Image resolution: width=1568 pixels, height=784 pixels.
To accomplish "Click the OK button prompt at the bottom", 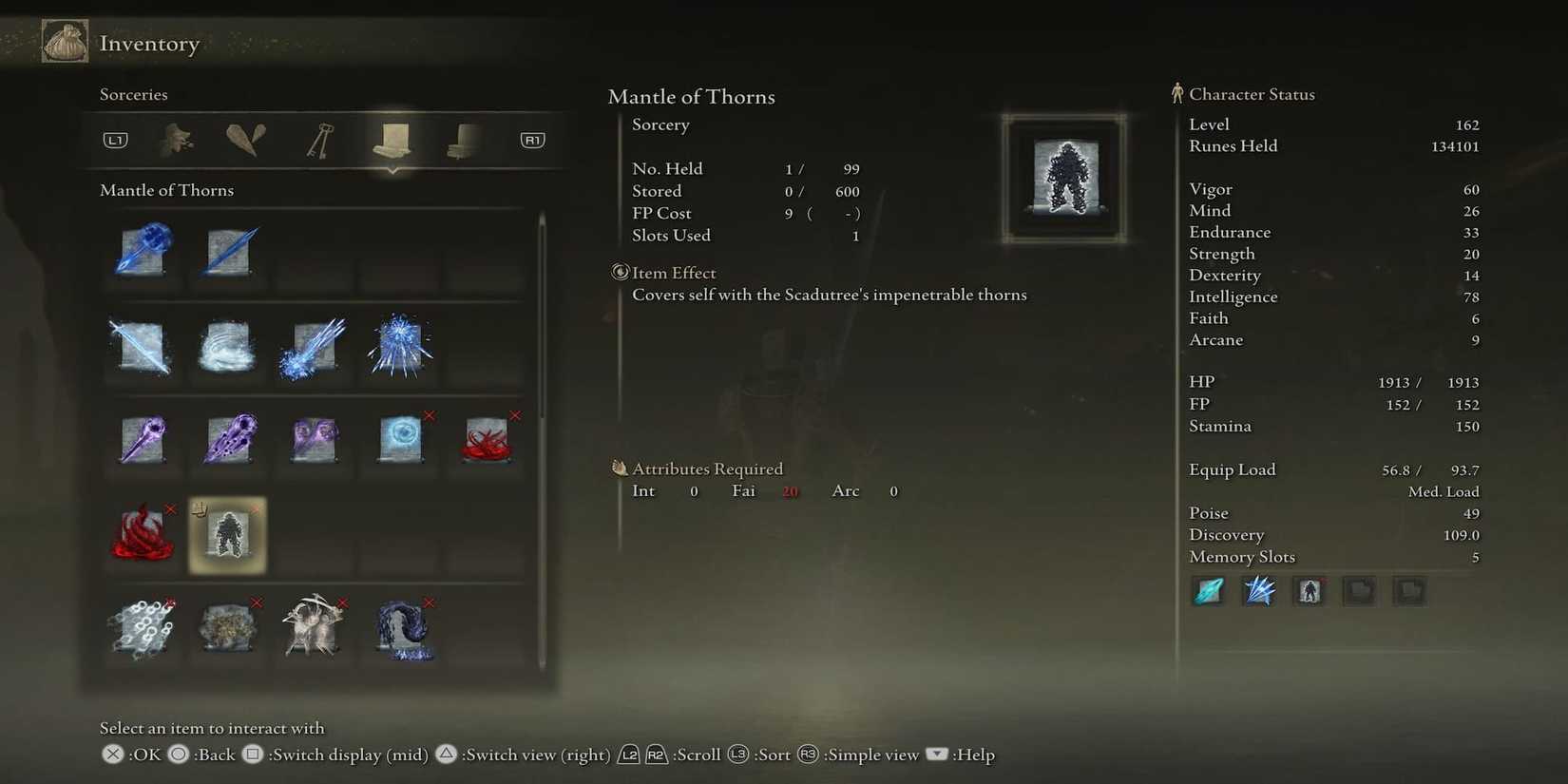I will click(x=111, y=754).
